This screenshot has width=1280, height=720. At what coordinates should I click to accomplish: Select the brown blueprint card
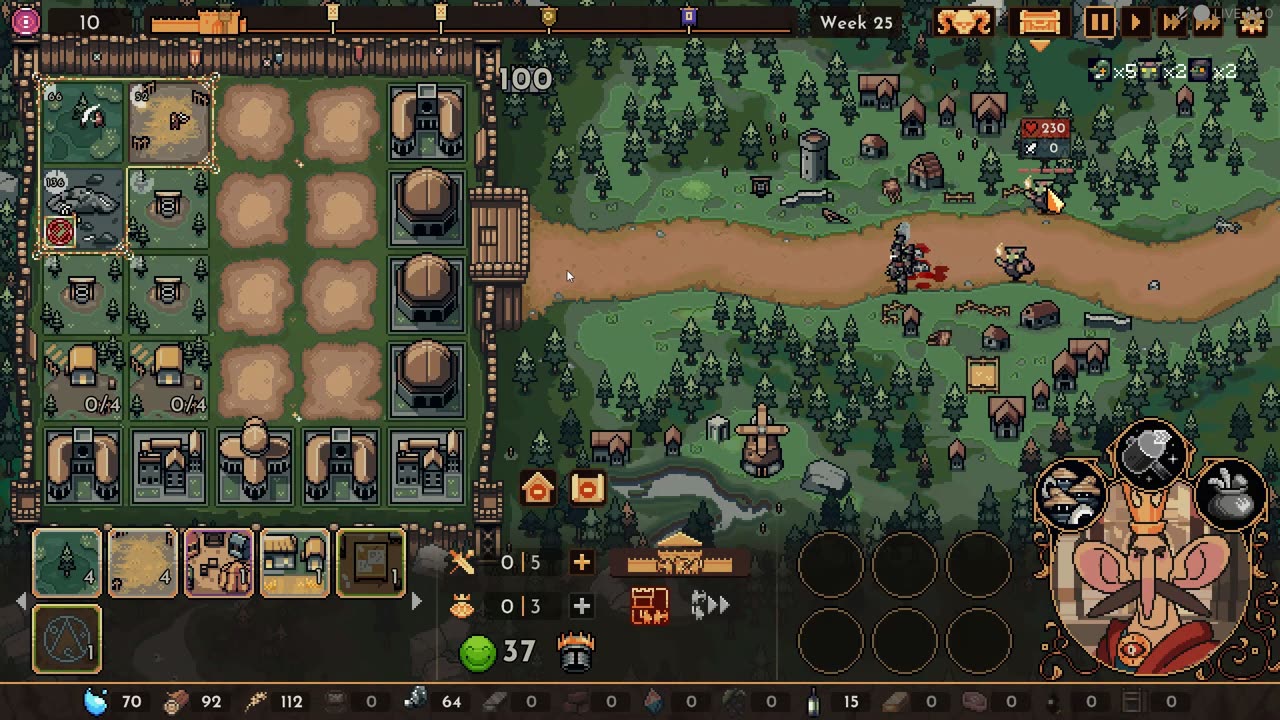coord(370,563)
